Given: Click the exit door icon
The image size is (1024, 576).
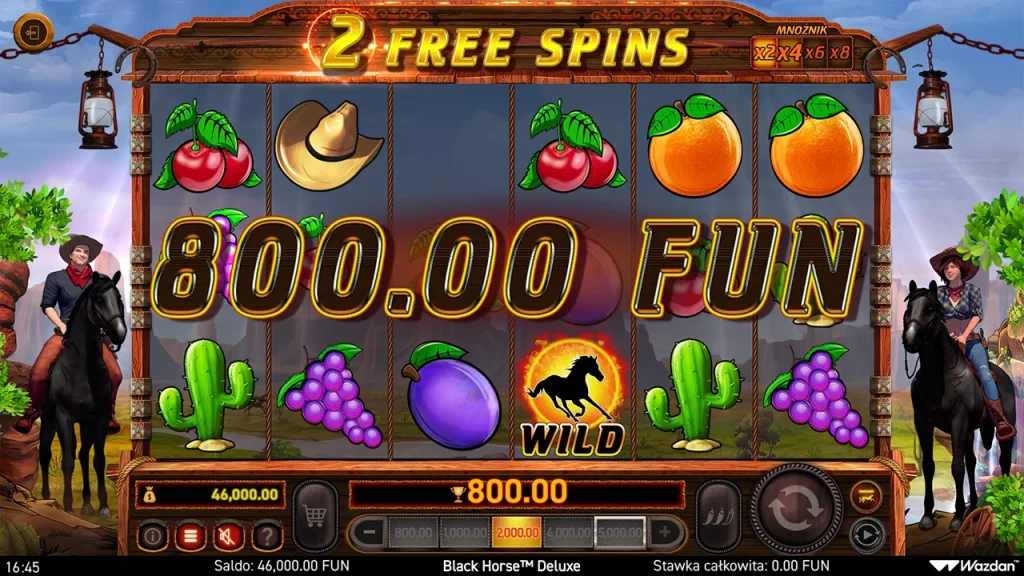Looking at the screenshot, I should [x=33, y=32].
